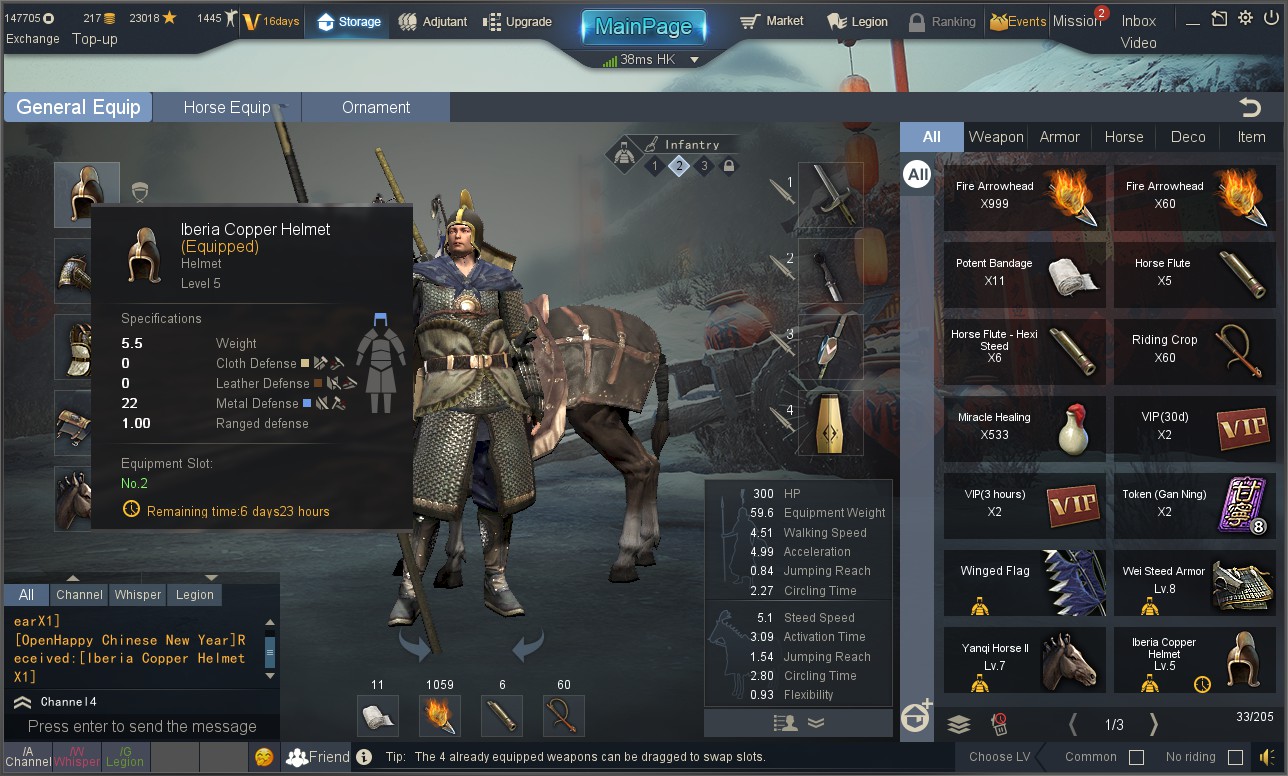Viewport: 1288px width, 776px height.
Task: Select the Riding Crop item
Action: [x=1195, y=350]
